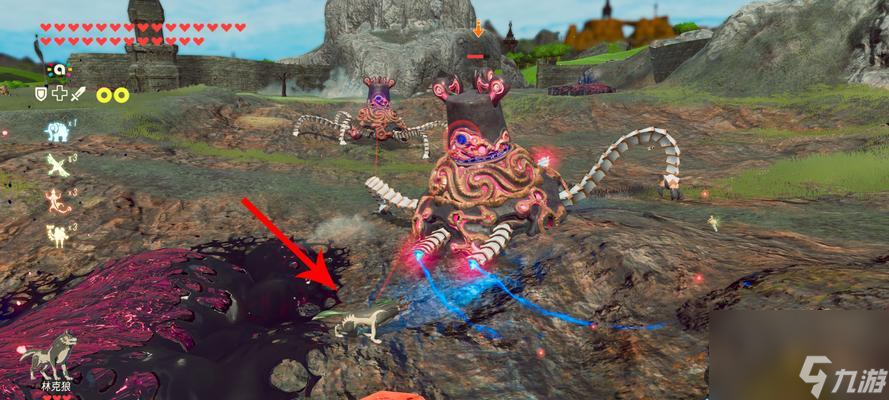Screen dimensions: 889x400
Task: Select the Revali's Gale bird icon
Action: [x=57, y=167]
